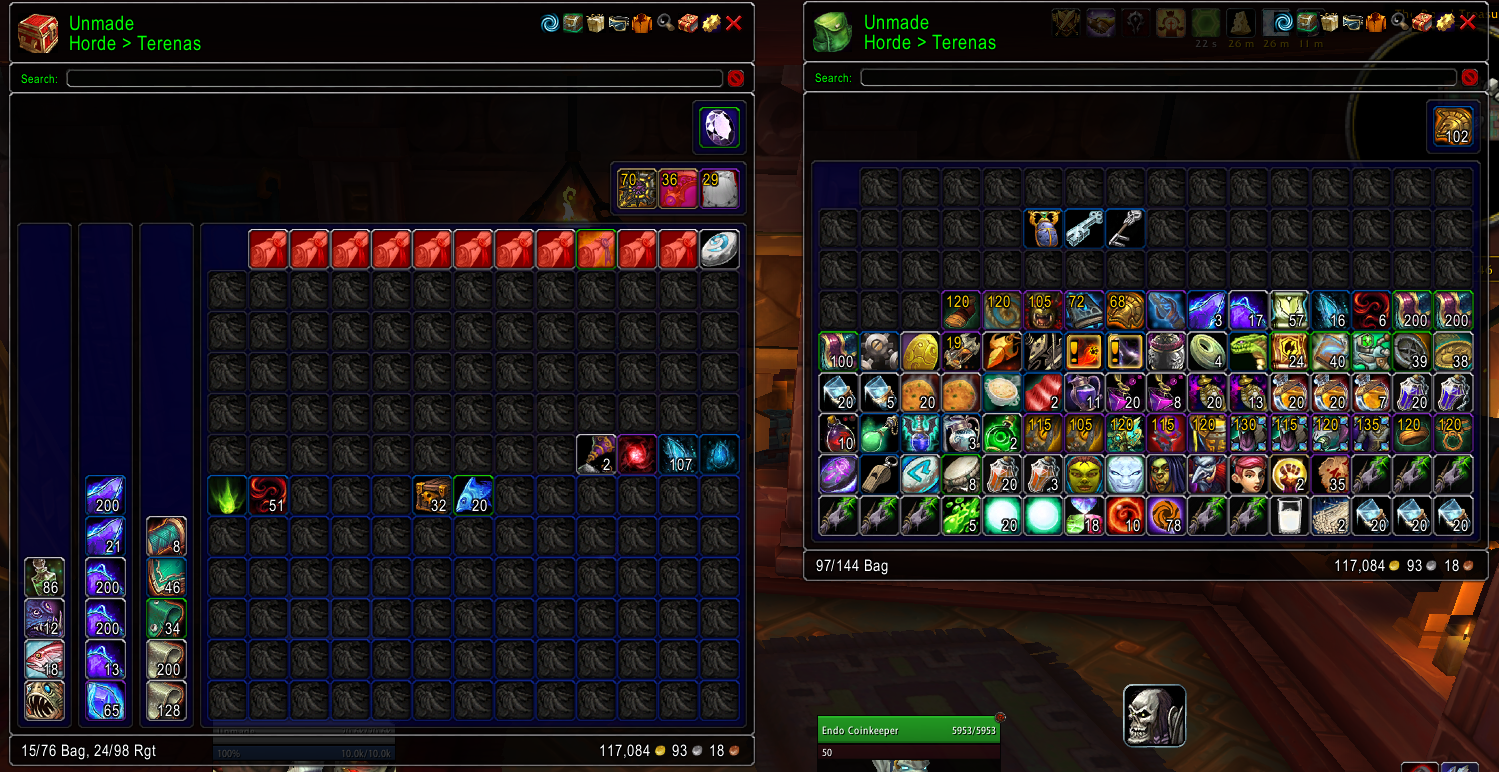Click the handshake icon in right window header
This screenshot has width=1499, height=772.
[x=1102, y=22]
